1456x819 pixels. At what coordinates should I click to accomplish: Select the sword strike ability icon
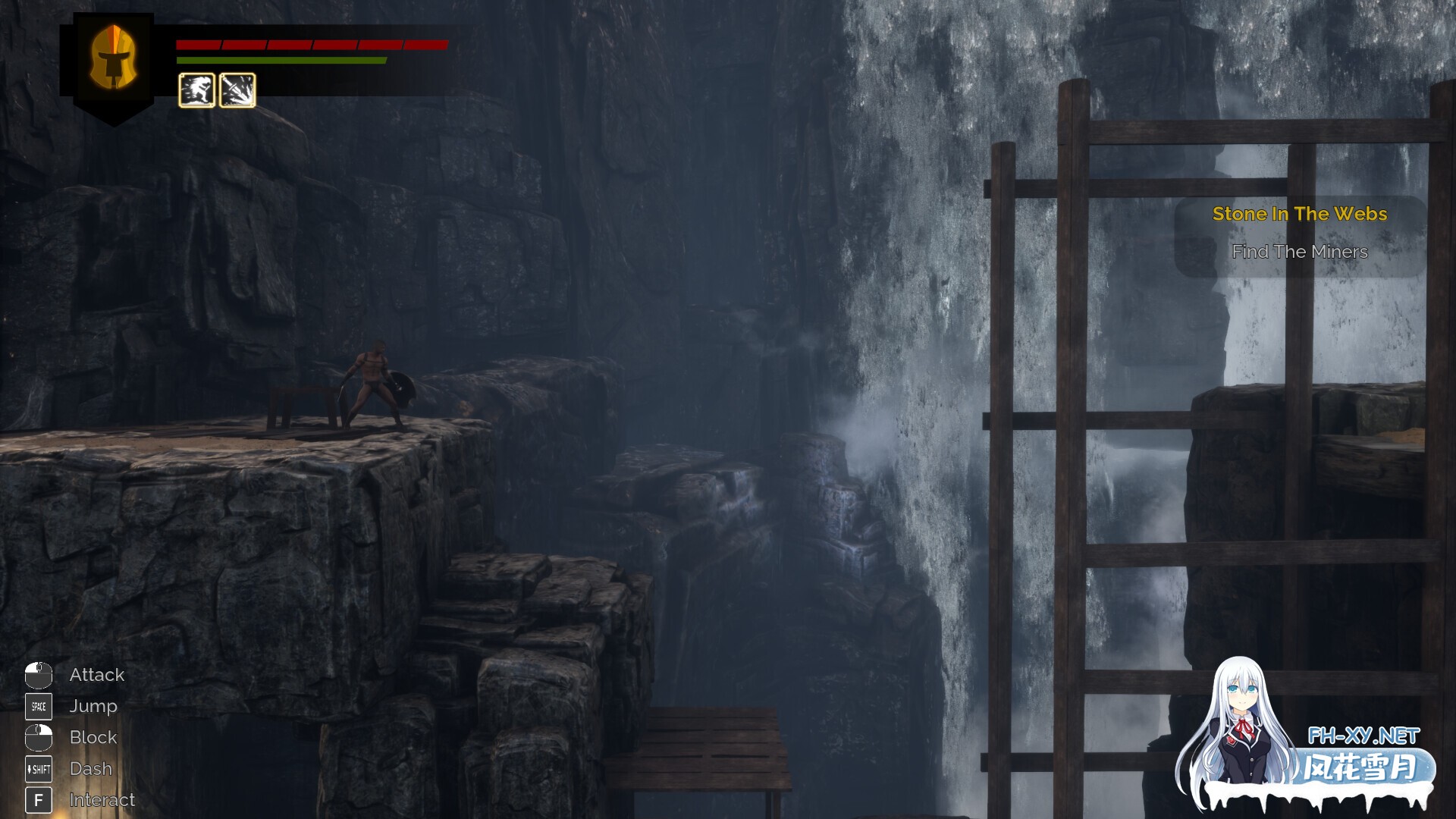(x=237, y=90)
